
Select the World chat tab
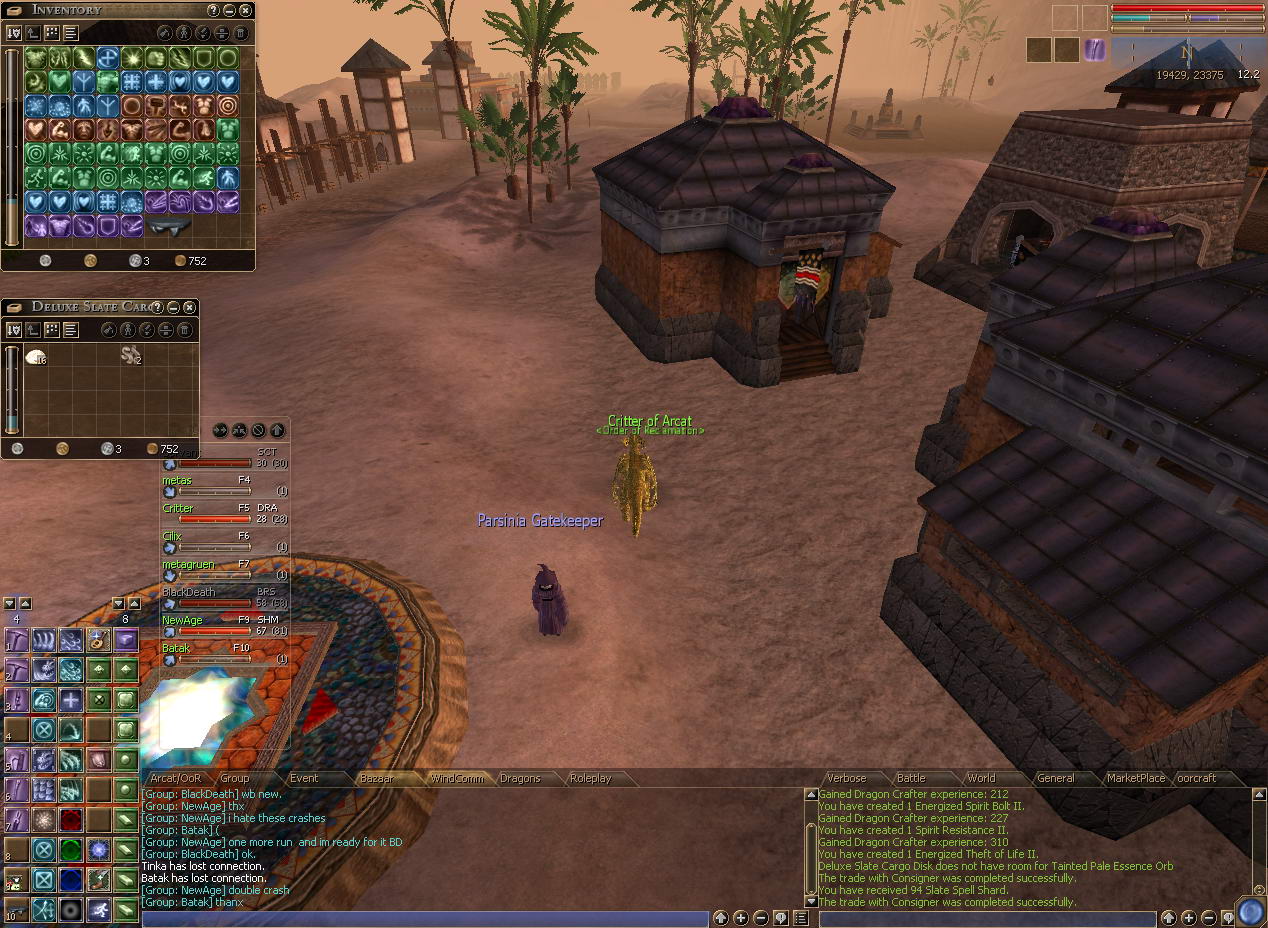[981, 778]
